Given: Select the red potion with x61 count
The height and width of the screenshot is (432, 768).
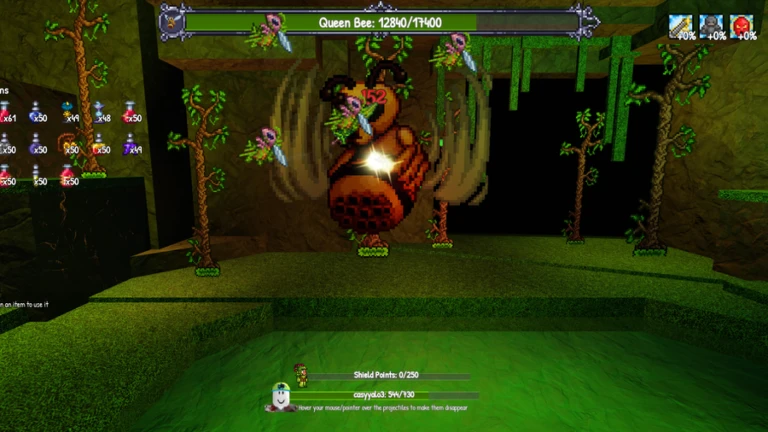Looking at the screenshot, I should pyautogui.click(x=5, y=112).
